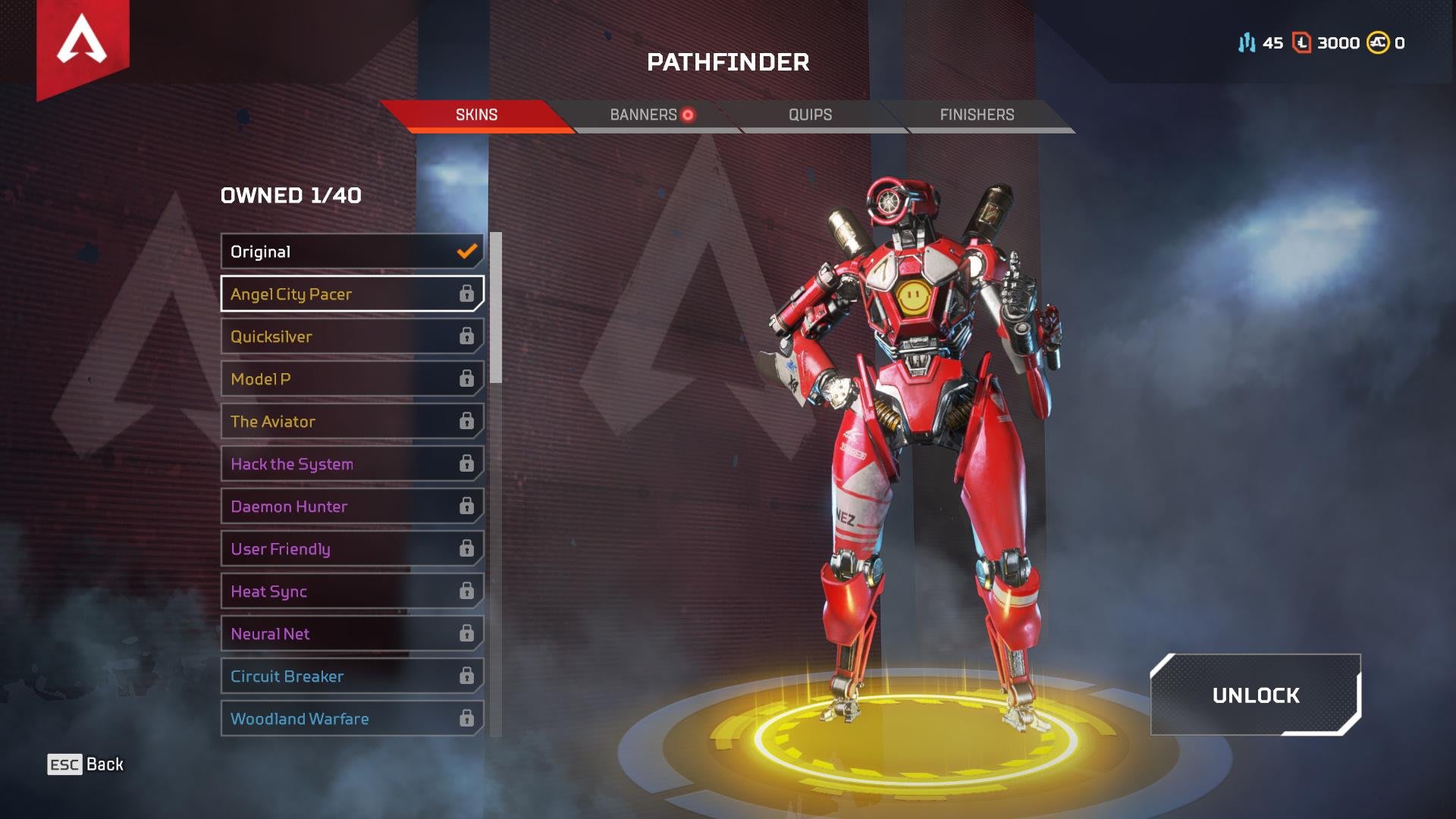Switch to the Skins tab
This screenshot has height=819, width=1456.
(x=476, y=115)
